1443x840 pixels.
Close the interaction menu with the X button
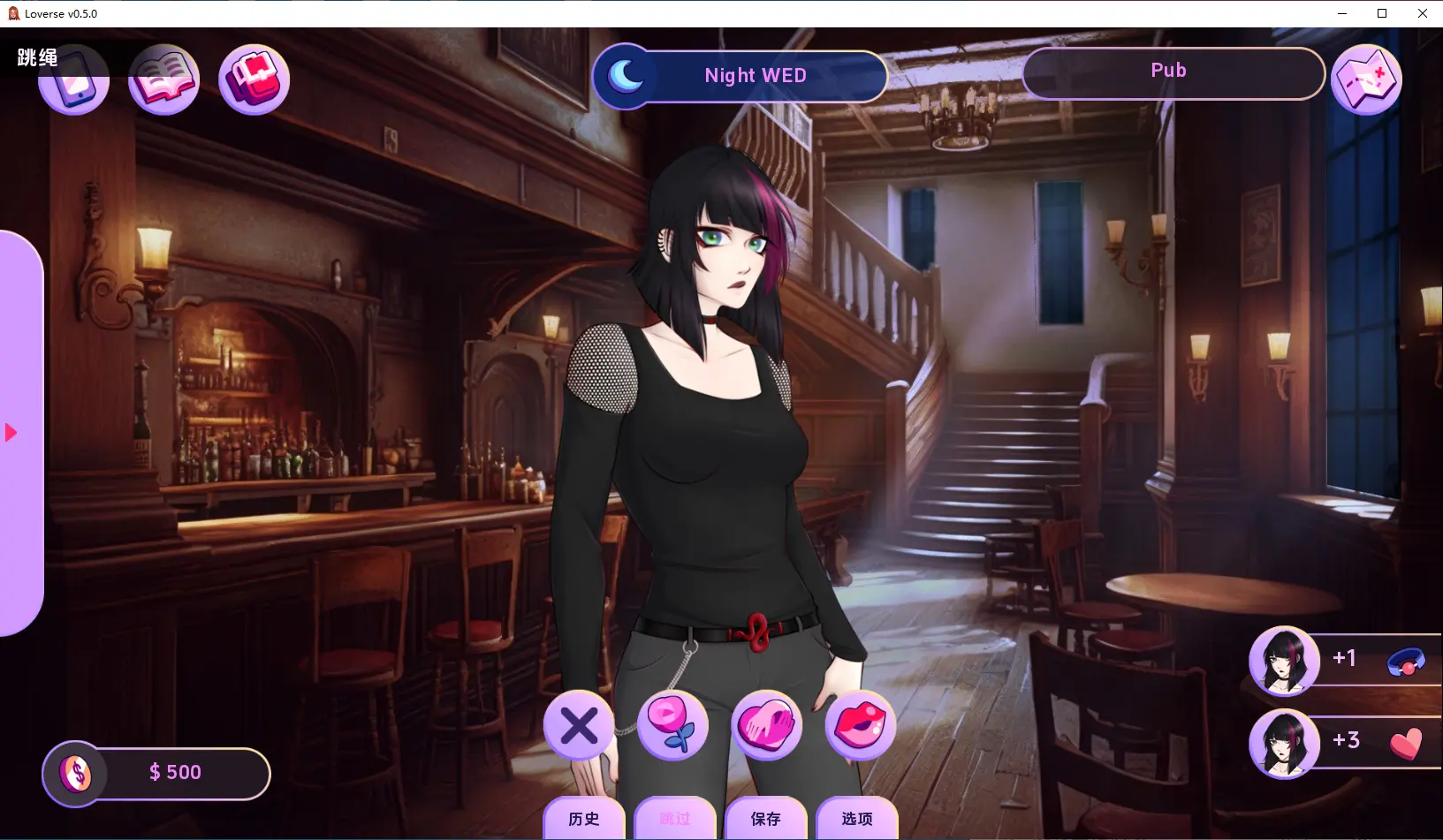579,726
